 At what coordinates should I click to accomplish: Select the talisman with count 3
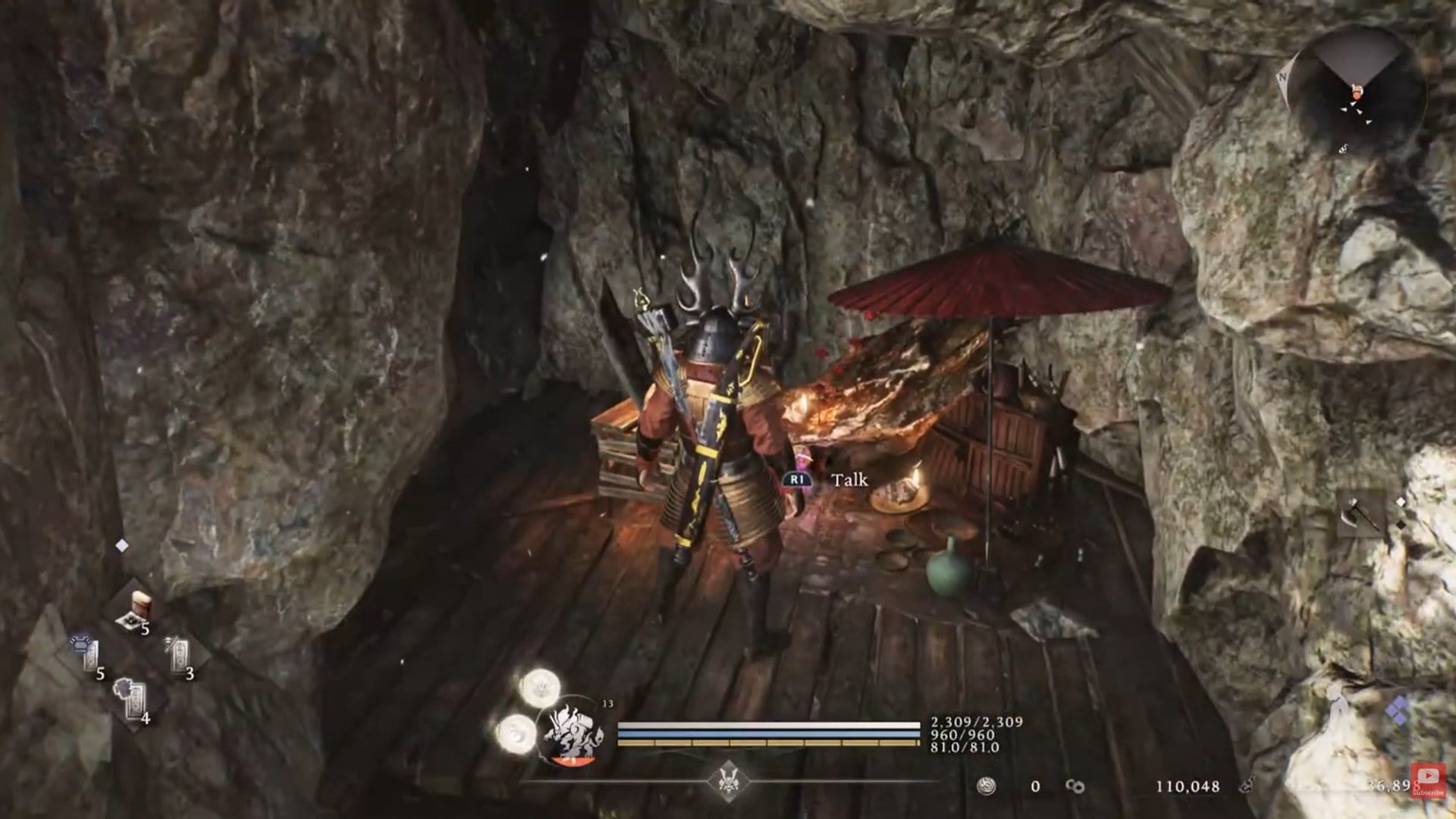177,654
